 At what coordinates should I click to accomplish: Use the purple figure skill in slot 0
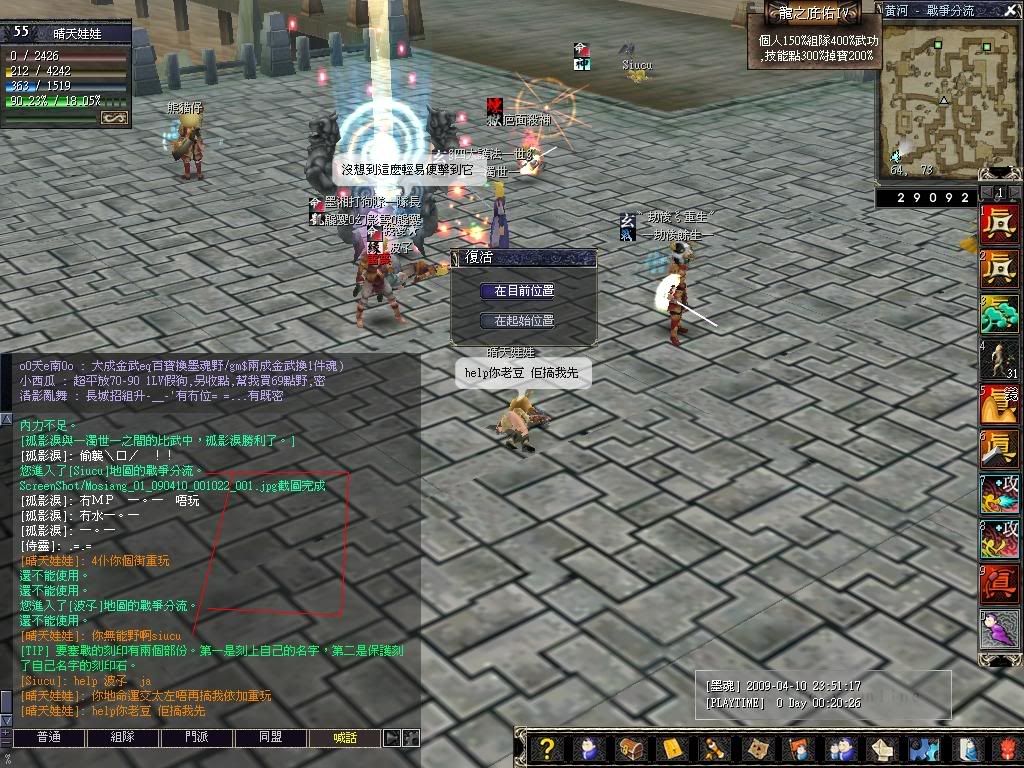(999, 630)
